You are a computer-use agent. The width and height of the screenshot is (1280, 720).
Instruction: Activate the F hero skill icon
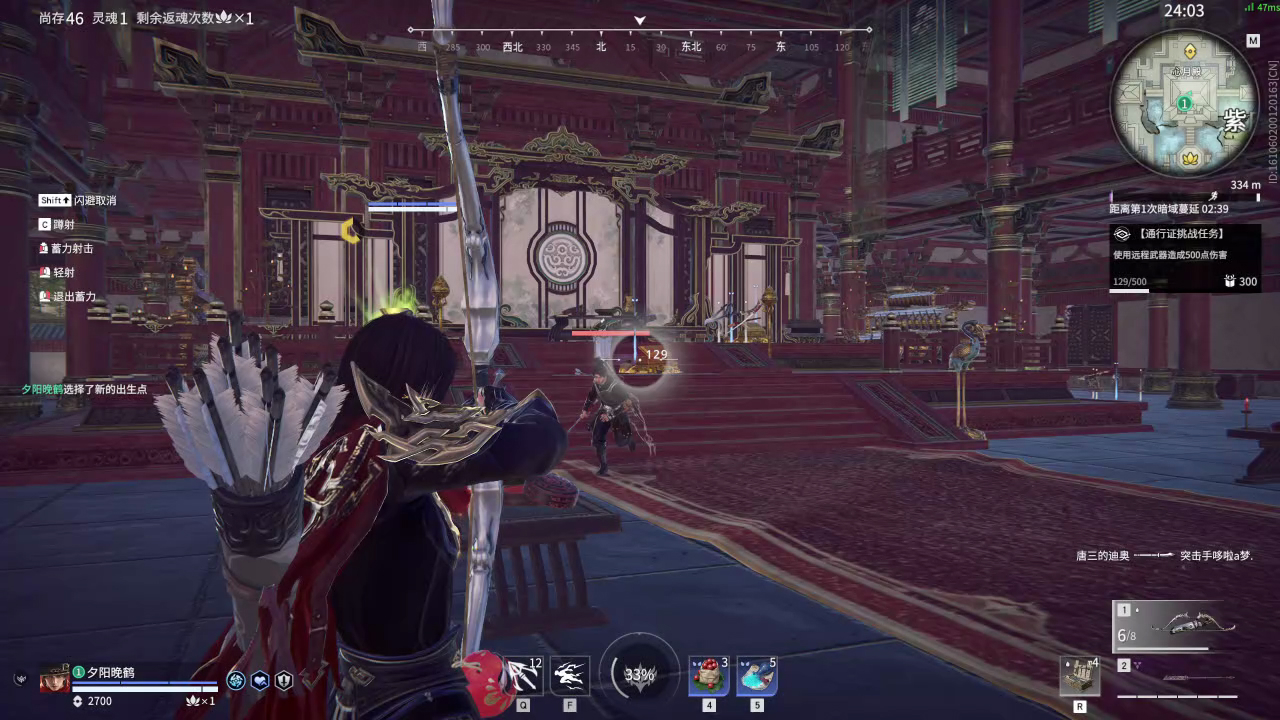570,676
